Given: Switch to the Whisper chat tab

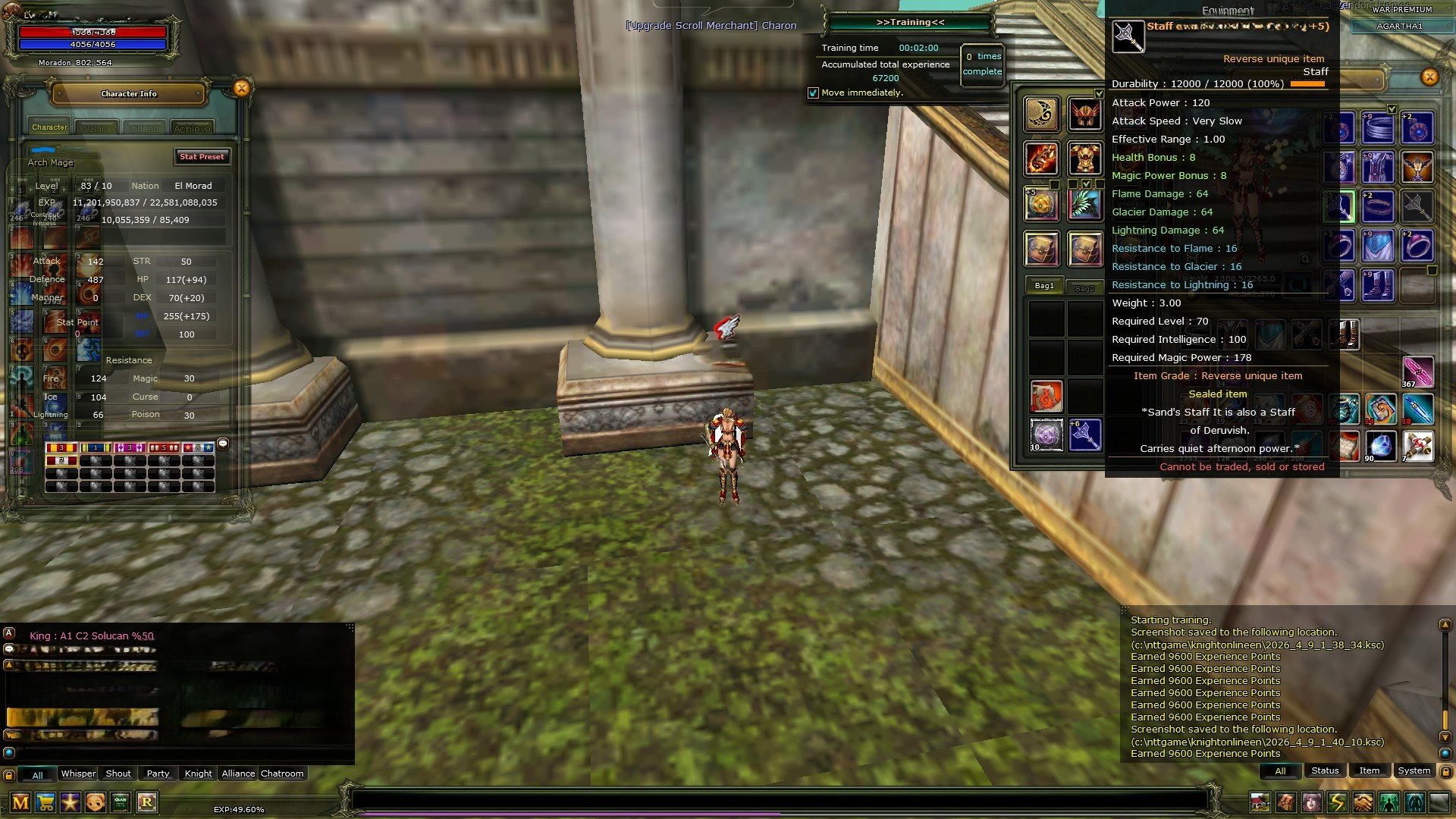Looking at the screenshot, I should [x=77, y=773].
